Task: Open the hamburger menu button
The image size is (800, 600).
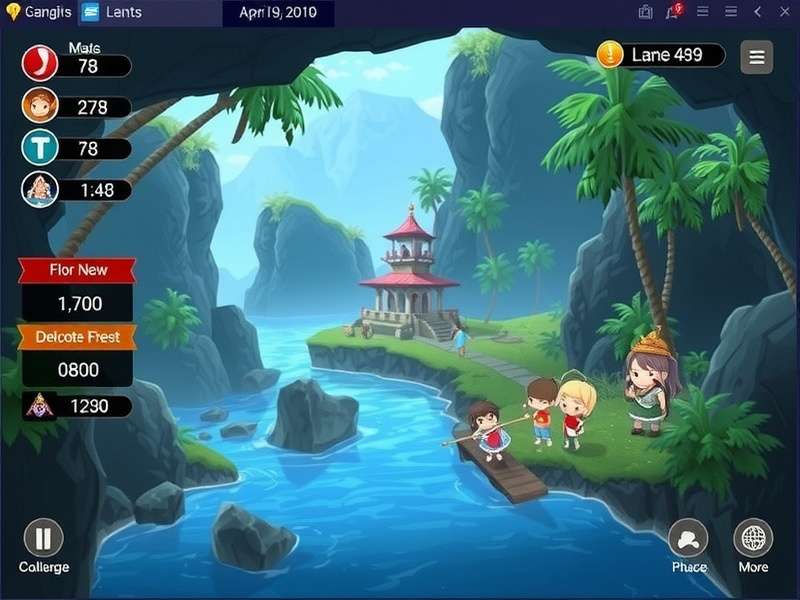Action: click(757, 57)
